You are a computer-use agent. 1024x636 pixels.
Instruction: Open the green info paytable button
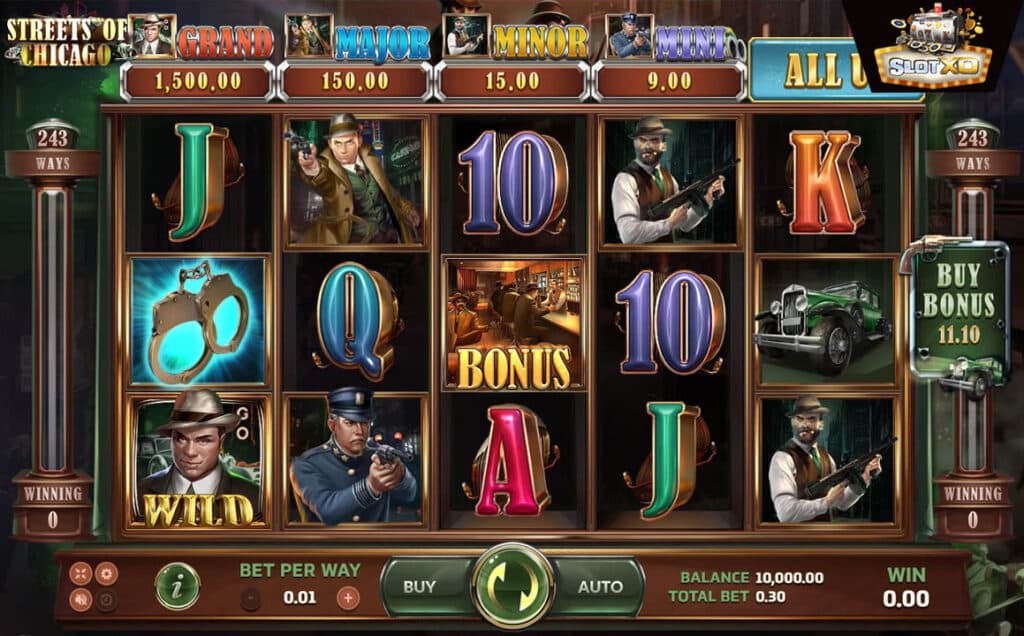click(x=177, y=586)
